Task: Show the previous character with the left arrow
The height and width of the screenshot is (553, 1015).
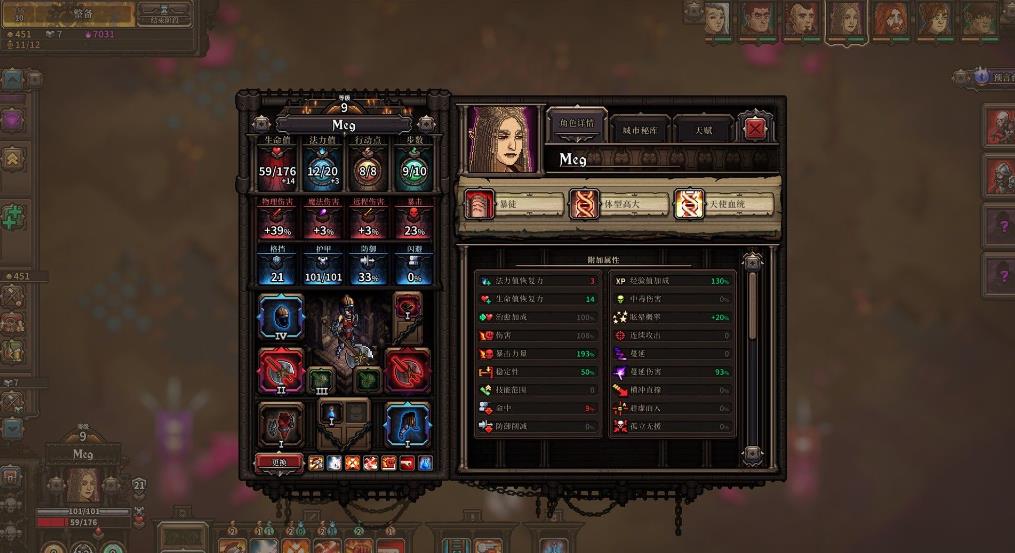Action: point(261,123)
